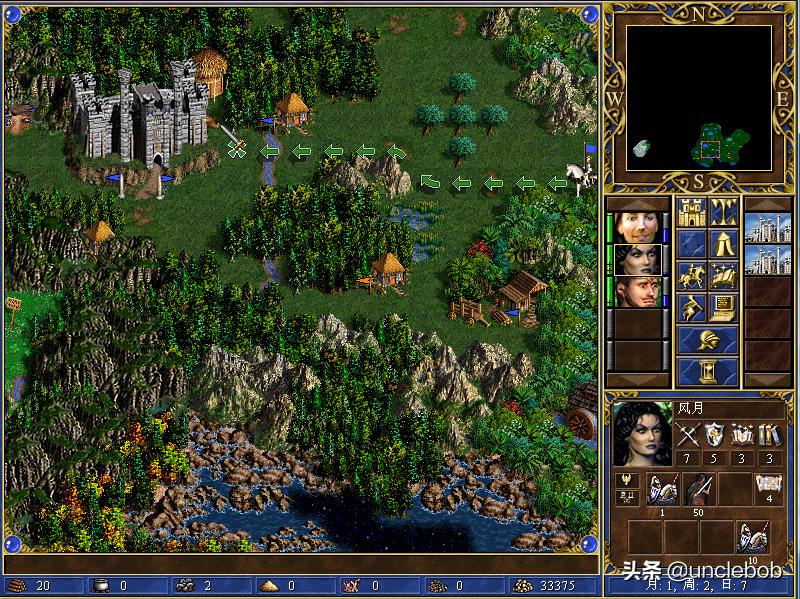The height and width of the screenshot is (599, 800).
Task: Select the brown-haired female hero portrait in list
Action: click(636, 227)
